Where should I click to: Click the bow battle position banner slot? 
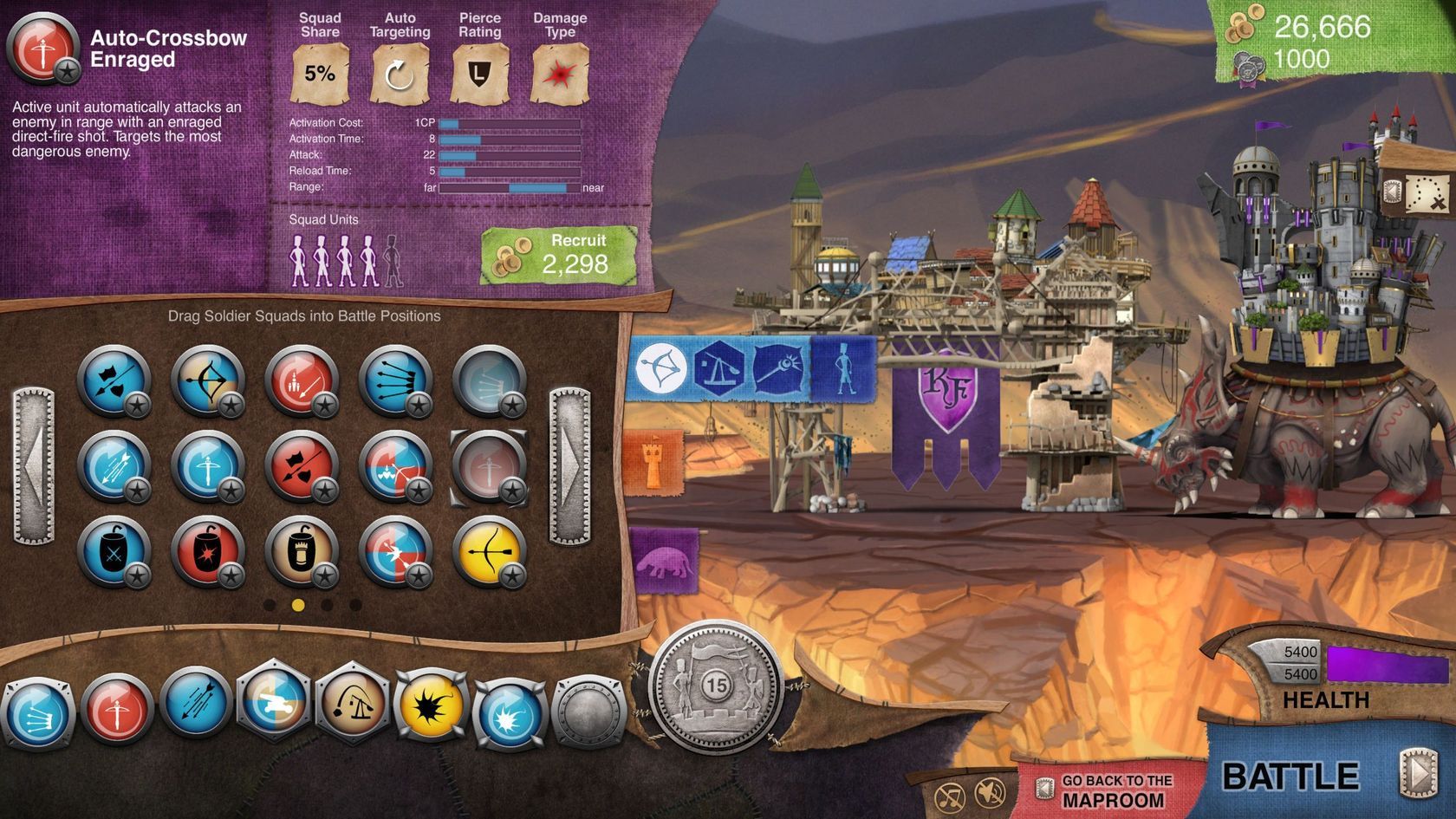(x=660, y=367)
